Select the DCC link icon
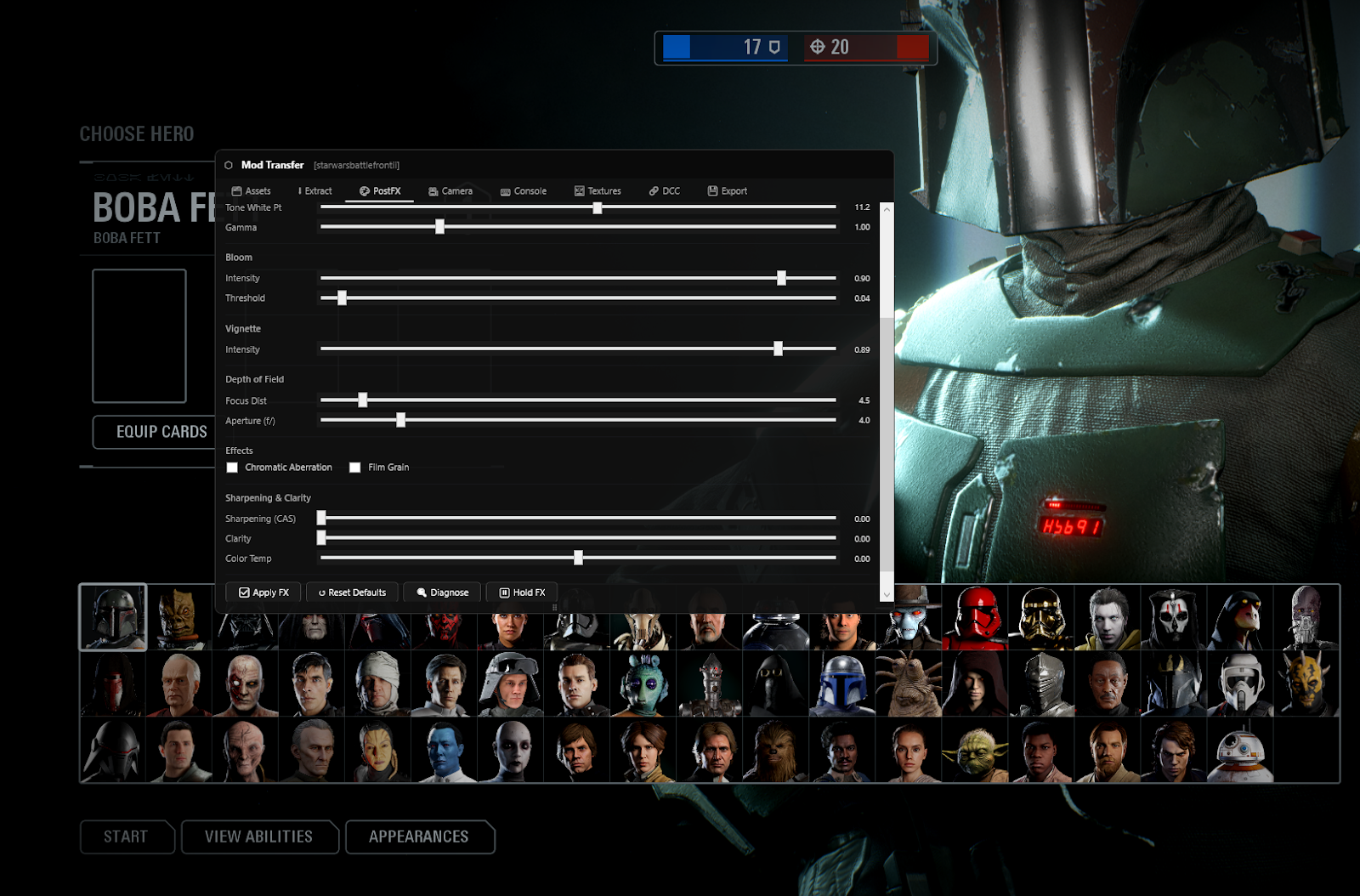 (x=653, y=191)
